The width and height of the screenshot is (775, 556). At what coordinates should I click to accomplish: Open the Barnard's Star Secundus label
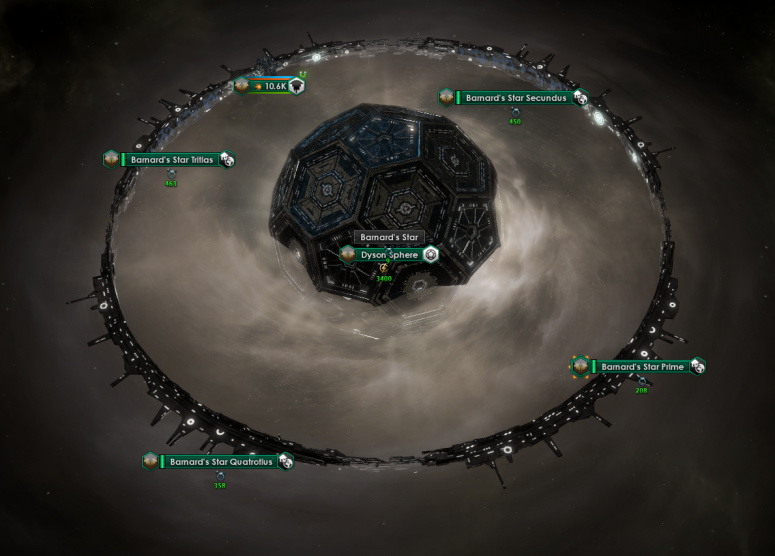click(x=516, y=98)
